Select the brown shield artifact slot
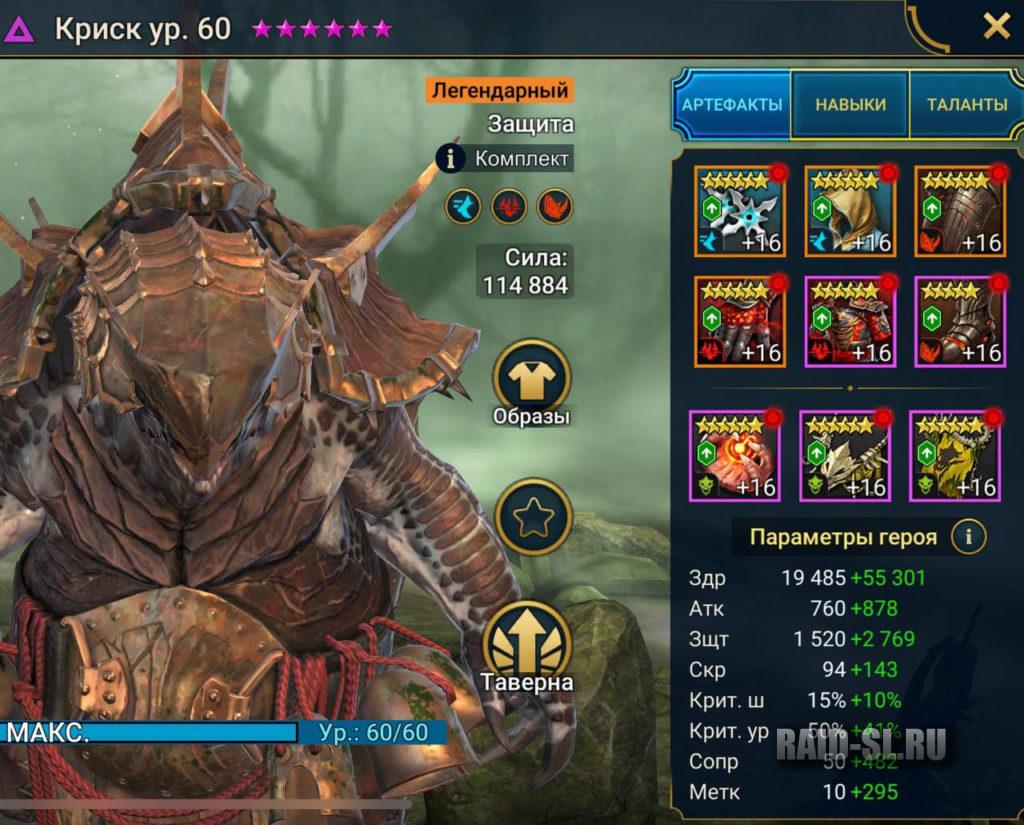Screen dimensions: 1024x825 [x=960, y=212]
